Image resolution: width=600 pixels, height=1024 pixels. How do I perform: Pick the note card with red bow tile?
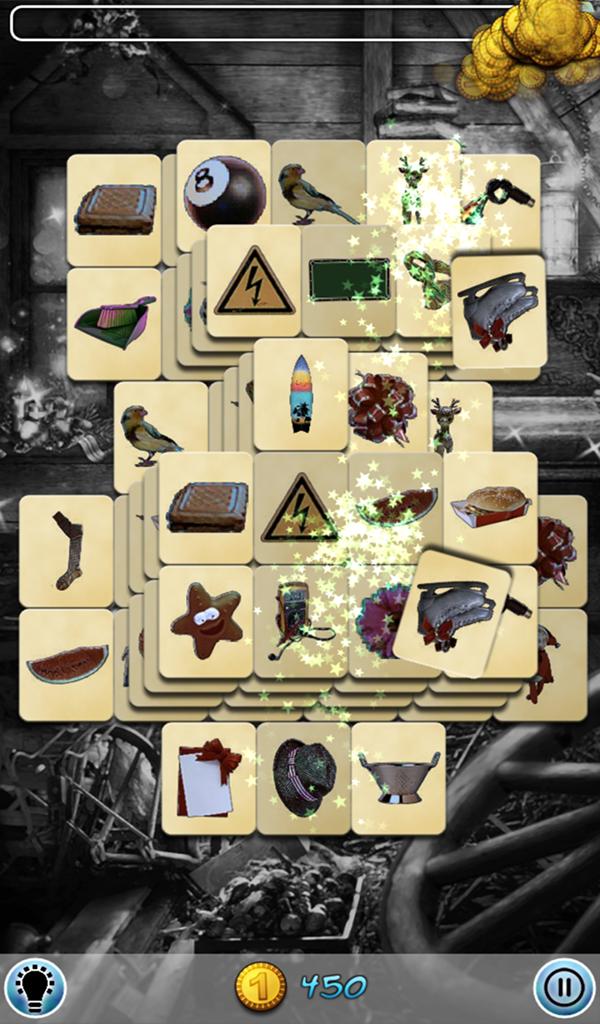pyautogui.click(x=209, y=778)
